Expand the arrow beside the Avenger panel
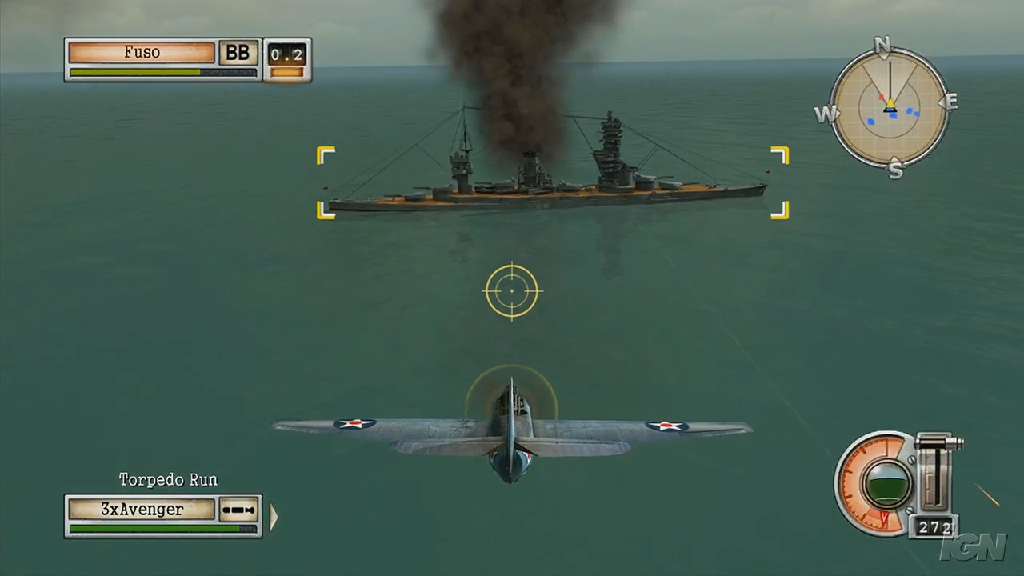Image resolution: width=1024 pixels, height=576 pixels. click(x=274, y=517)
